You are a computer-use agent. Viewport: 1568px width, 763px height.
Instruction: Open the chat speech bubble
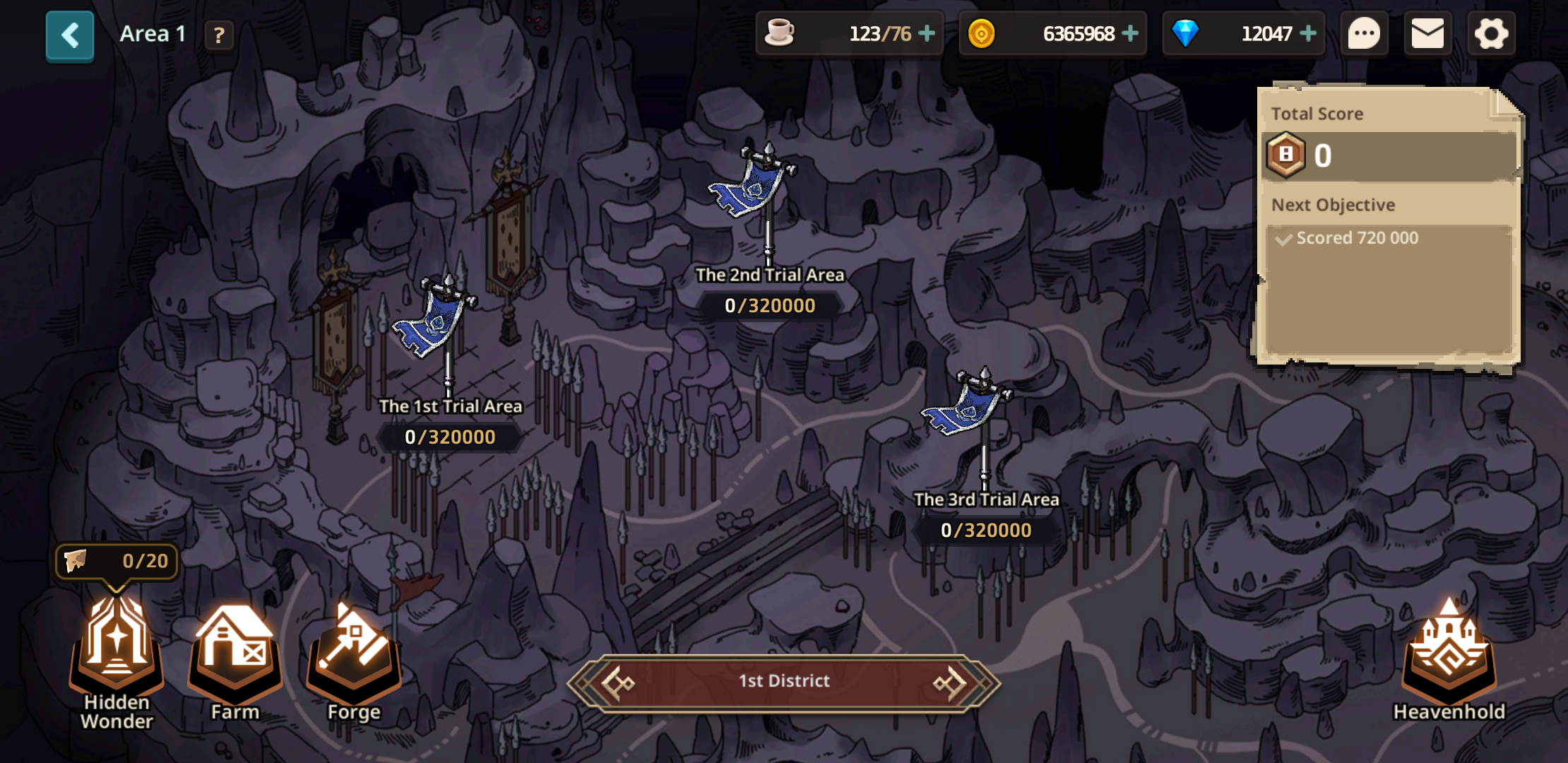1364,34
